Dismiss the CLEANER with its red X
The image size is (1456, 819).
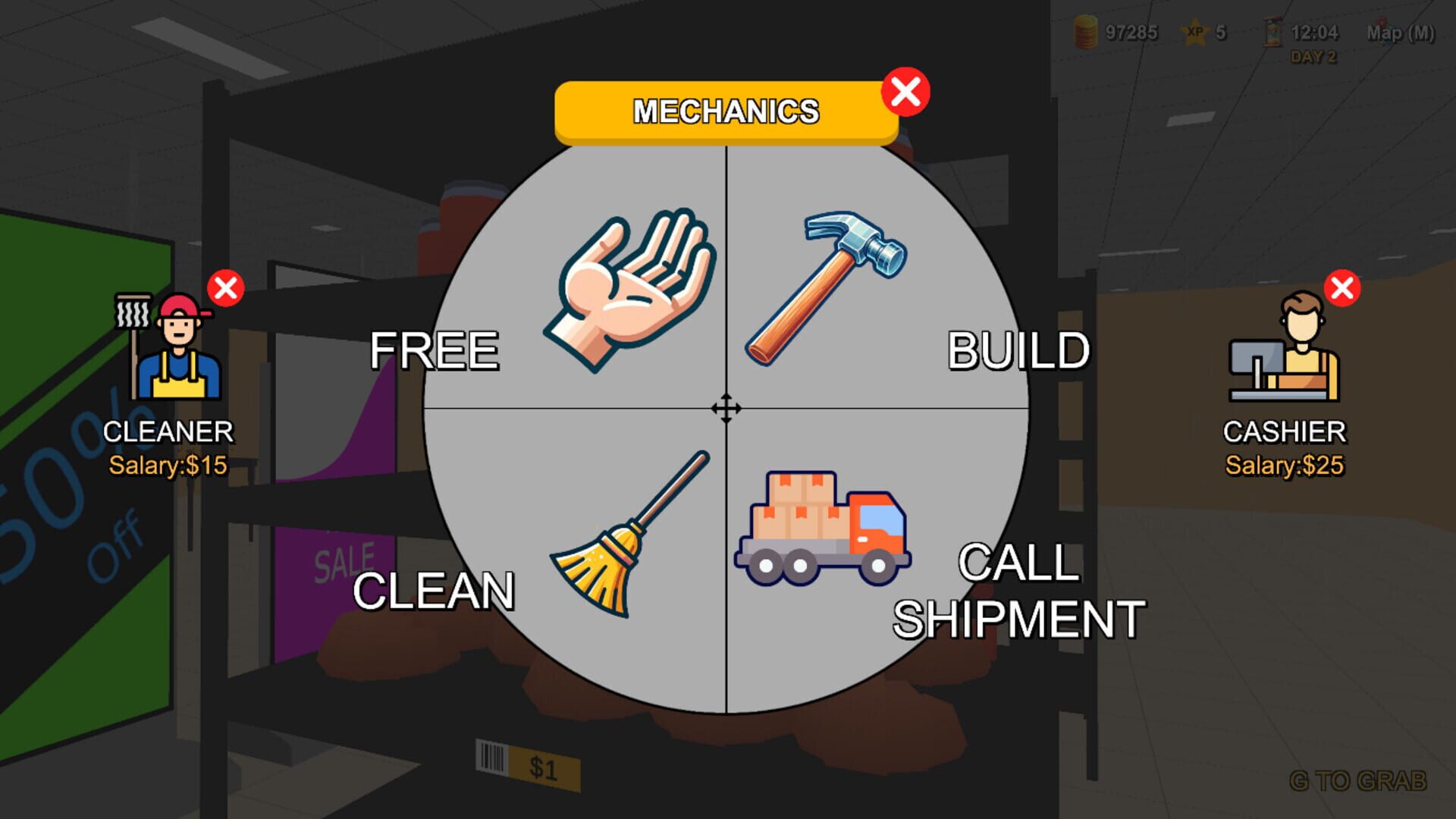point(226,287)
